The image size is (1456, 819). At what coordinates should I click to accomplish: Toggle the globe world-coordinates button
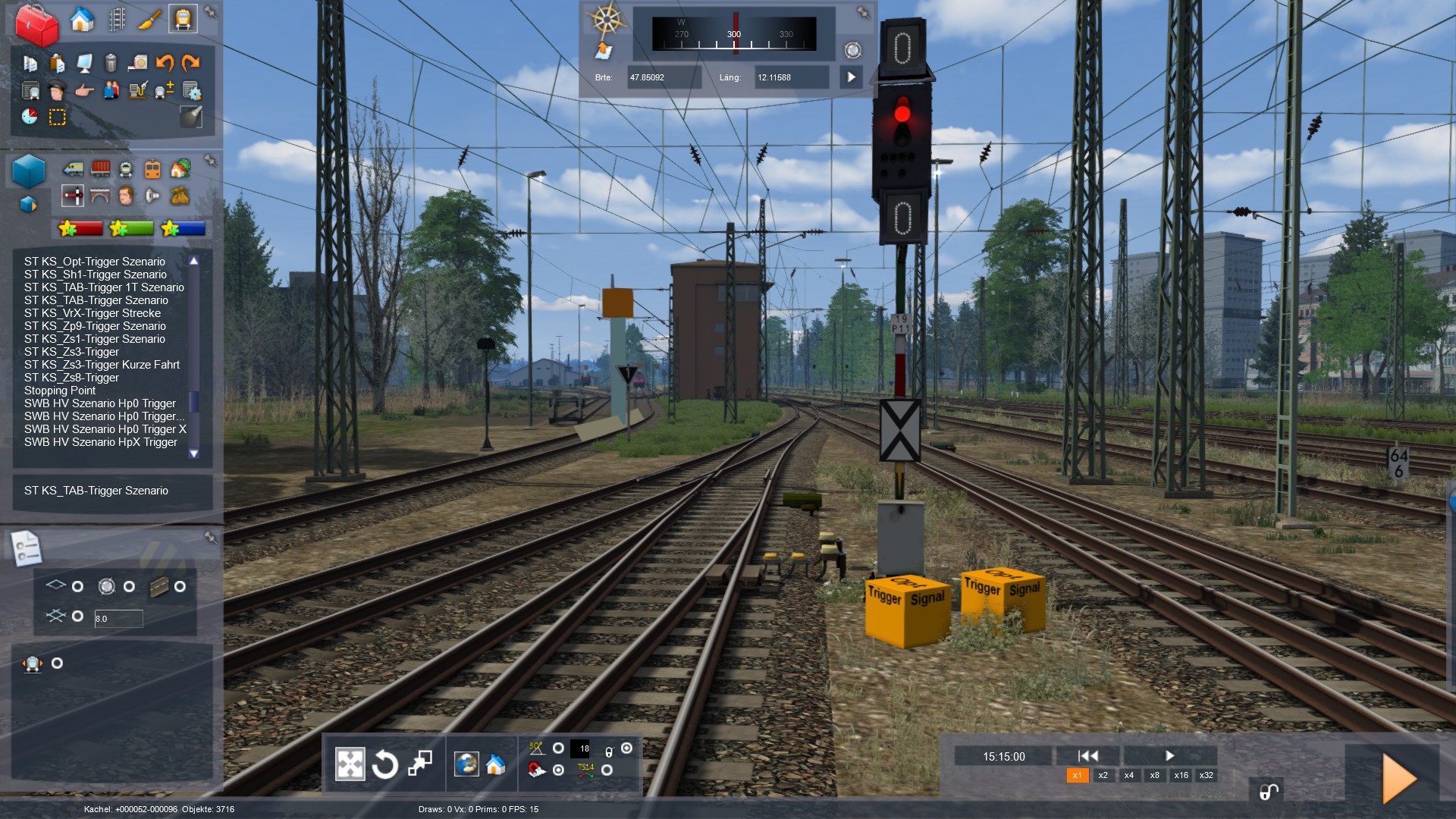[466, 764]
